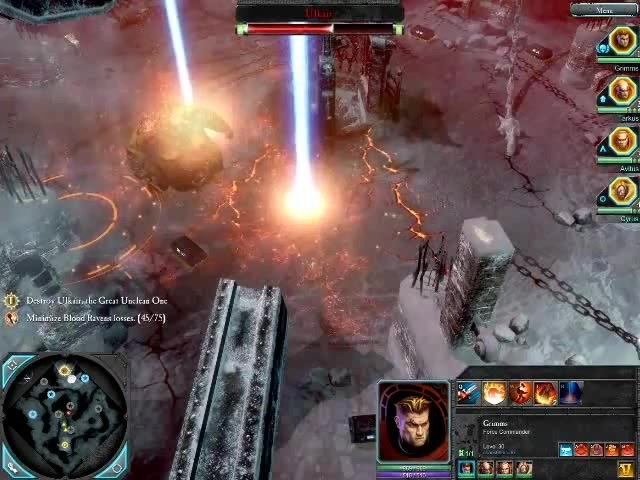This screenshot has width=640, height=480.
Task: Click the gold V button
Action: click(626, 468)
